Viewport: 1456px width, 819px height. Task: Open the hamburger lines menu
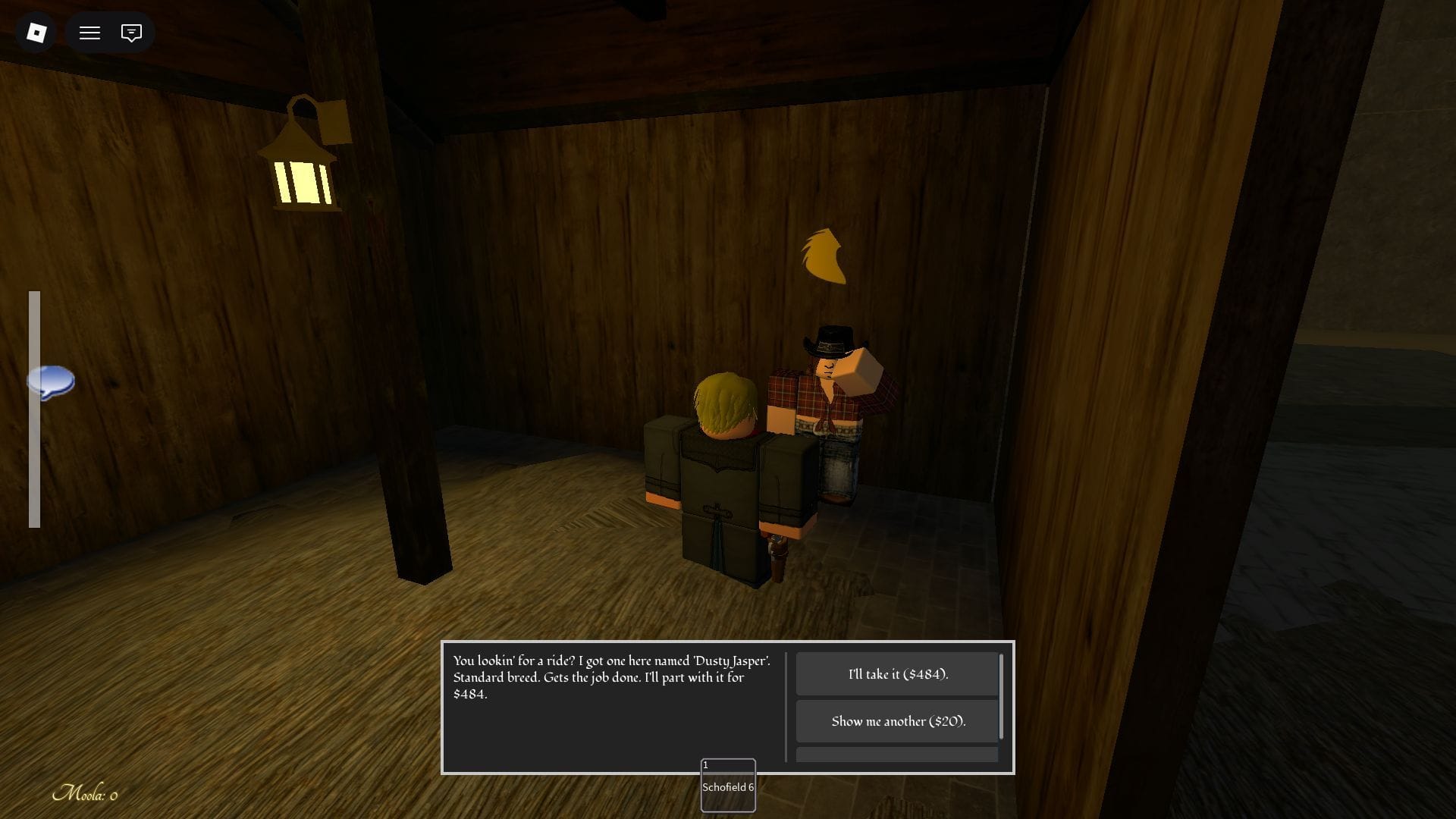tap(90, 33)
